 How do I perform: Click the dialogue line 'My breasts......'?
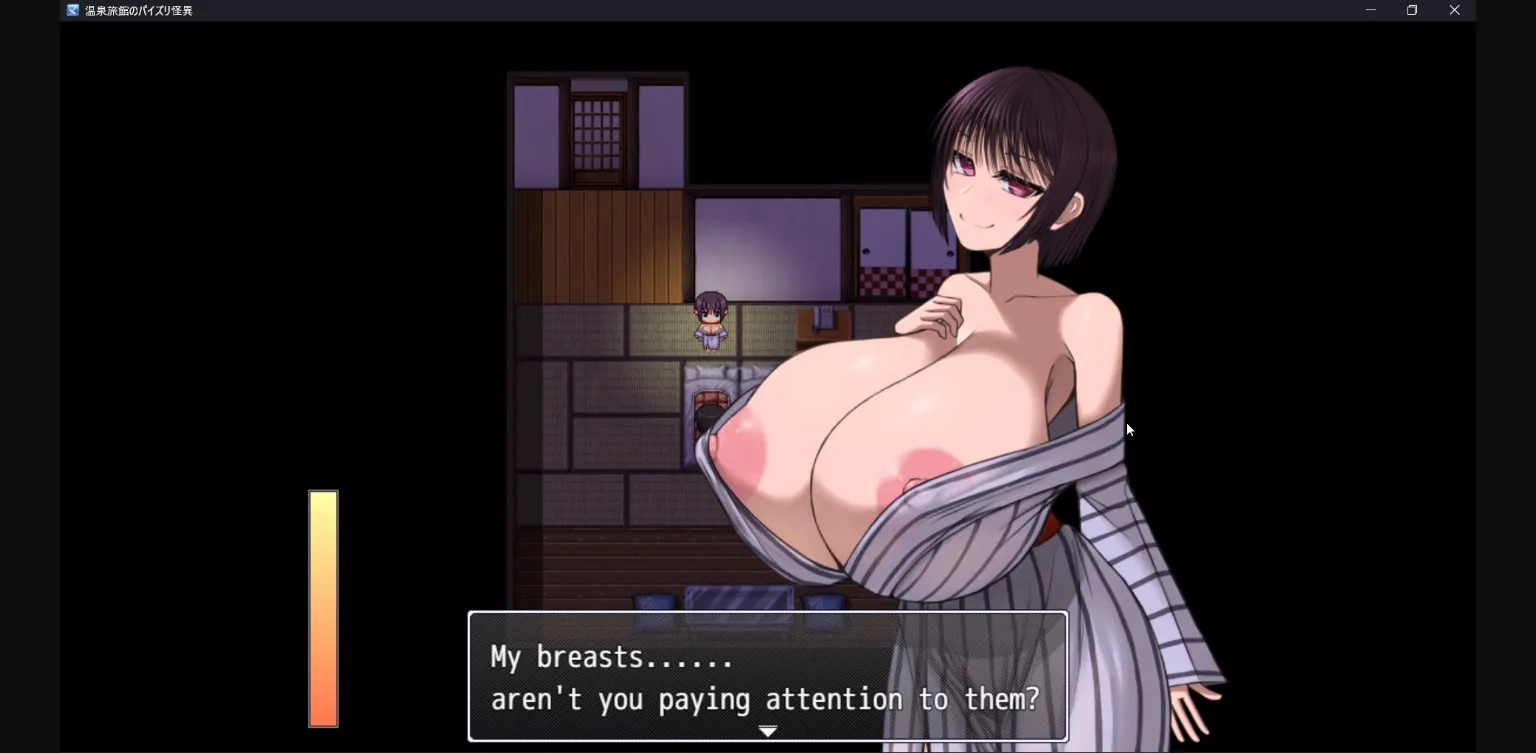point(610,657)
